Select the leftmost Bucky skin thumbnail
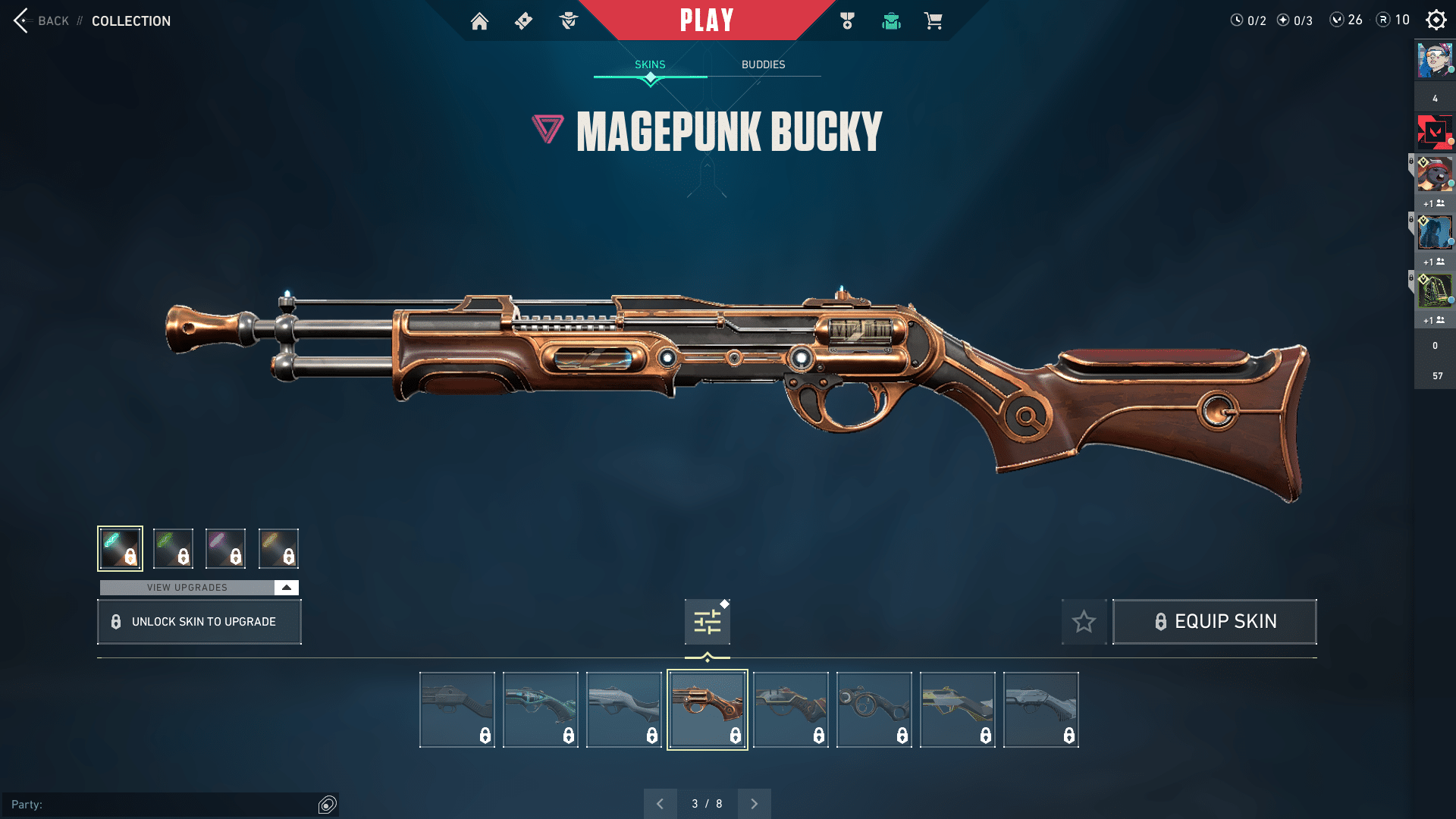The image size is (1456, 819). [x=457, y=708]
